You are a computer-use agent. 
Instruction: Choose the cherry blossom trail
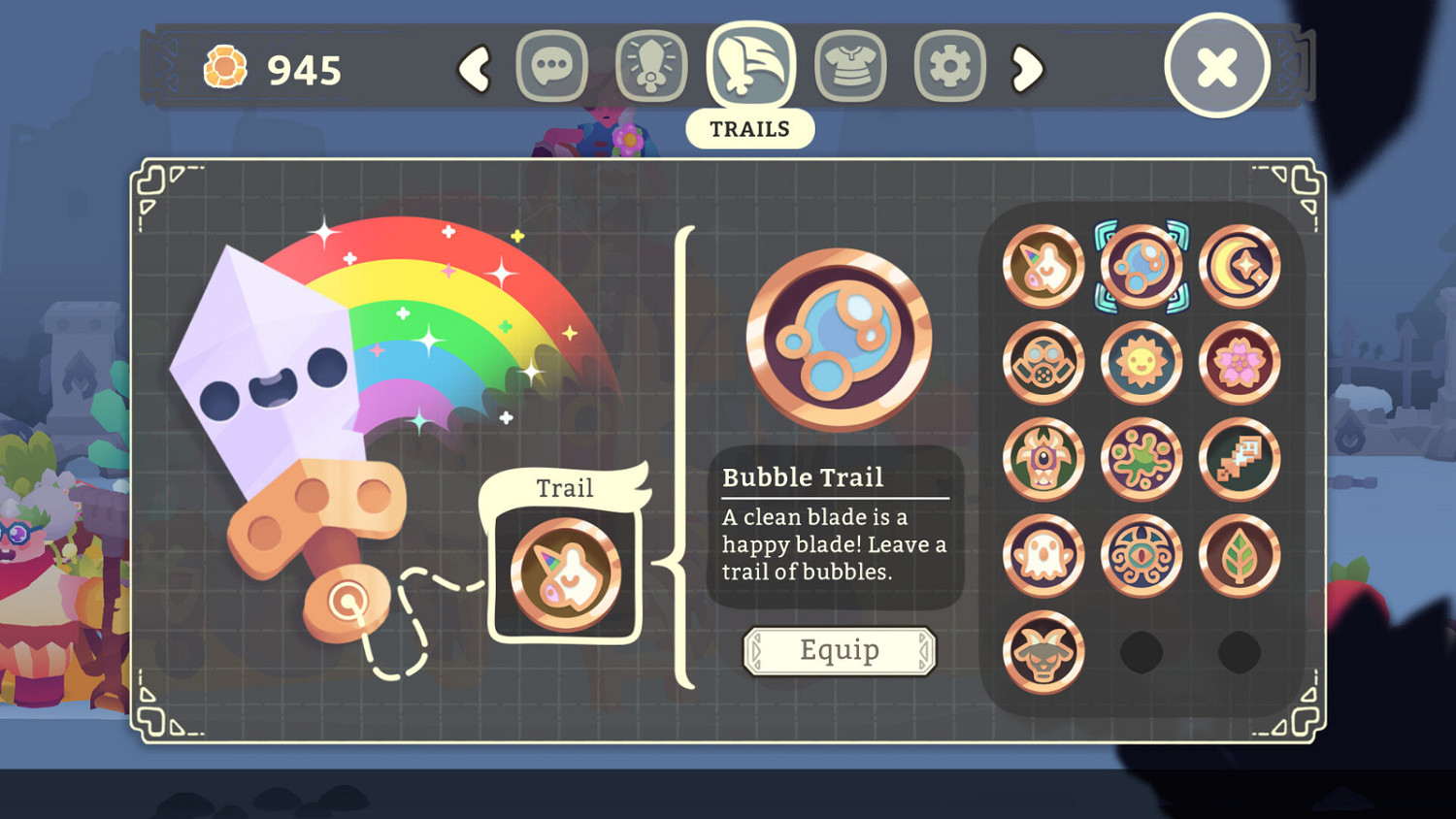click(x=1241, y=362)
